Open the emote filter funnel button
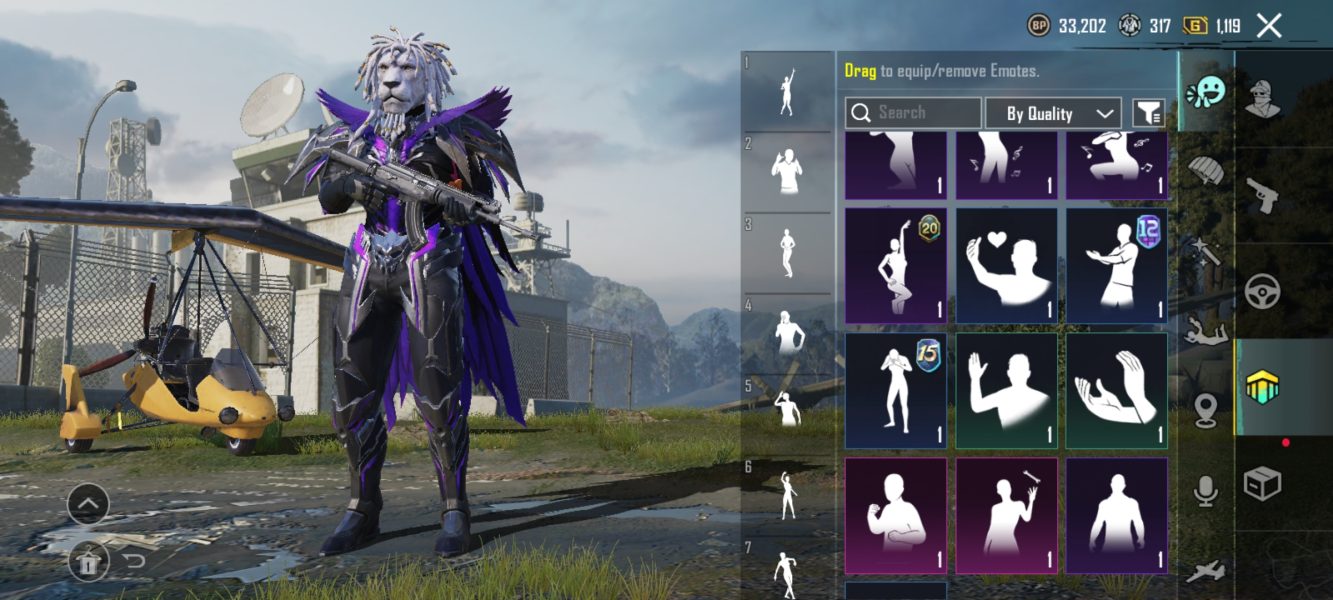This screenshot has height=600, width=1333. 1148,113
